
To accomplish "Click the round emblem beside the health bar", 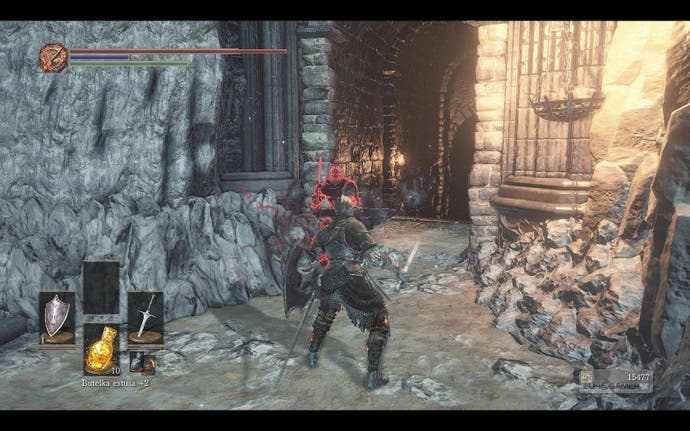I will click(53, 57).
